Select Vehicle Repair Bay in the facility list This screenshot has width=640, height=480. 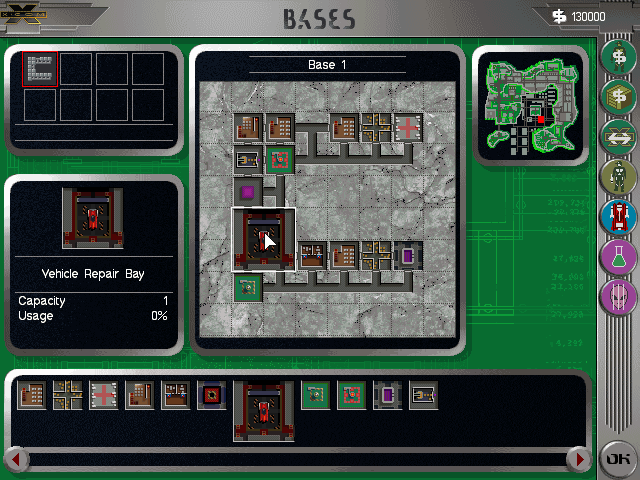pos(263,410)
